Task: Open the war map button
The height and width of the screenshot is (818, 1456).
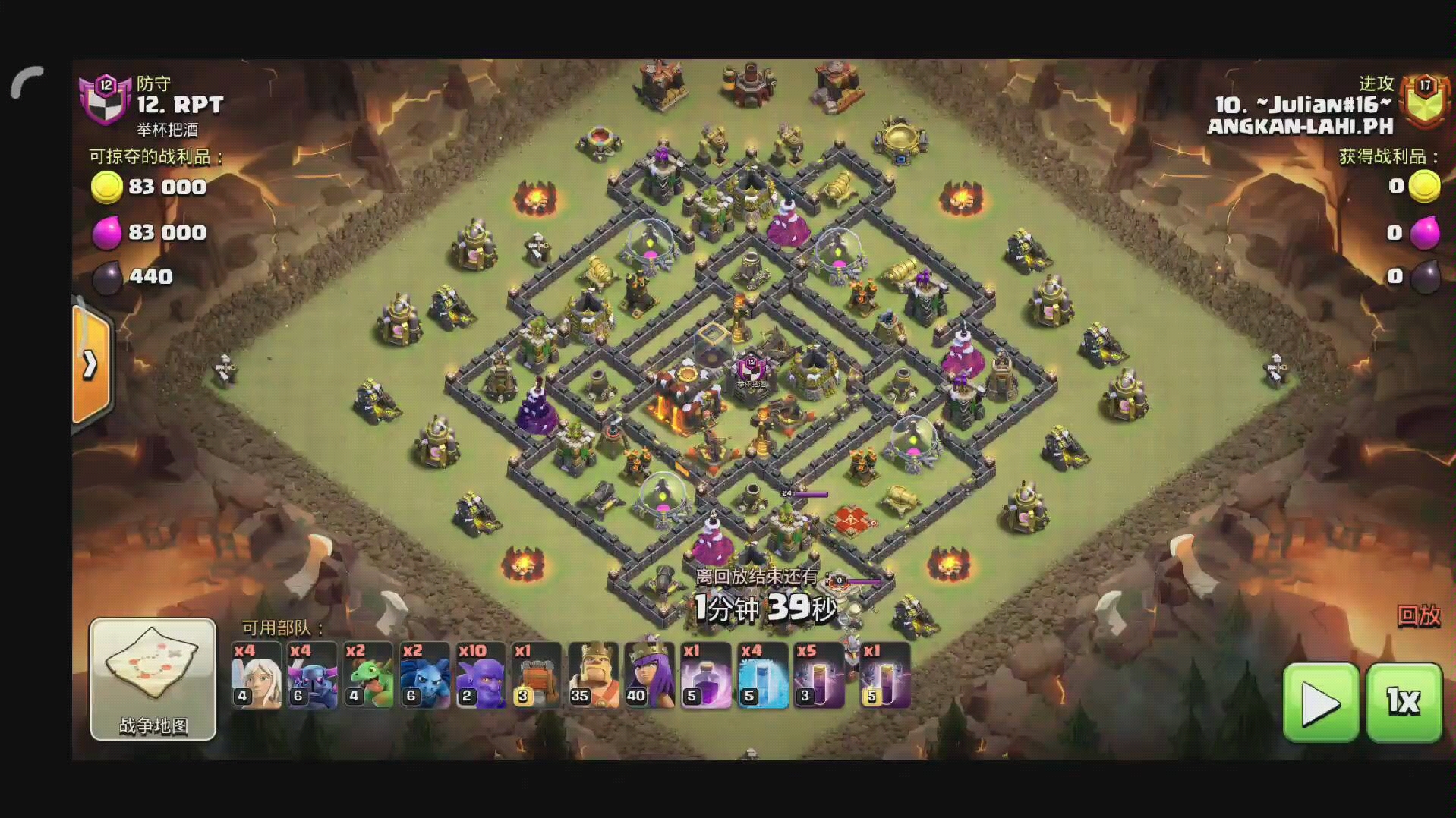Action: [153, 678]
